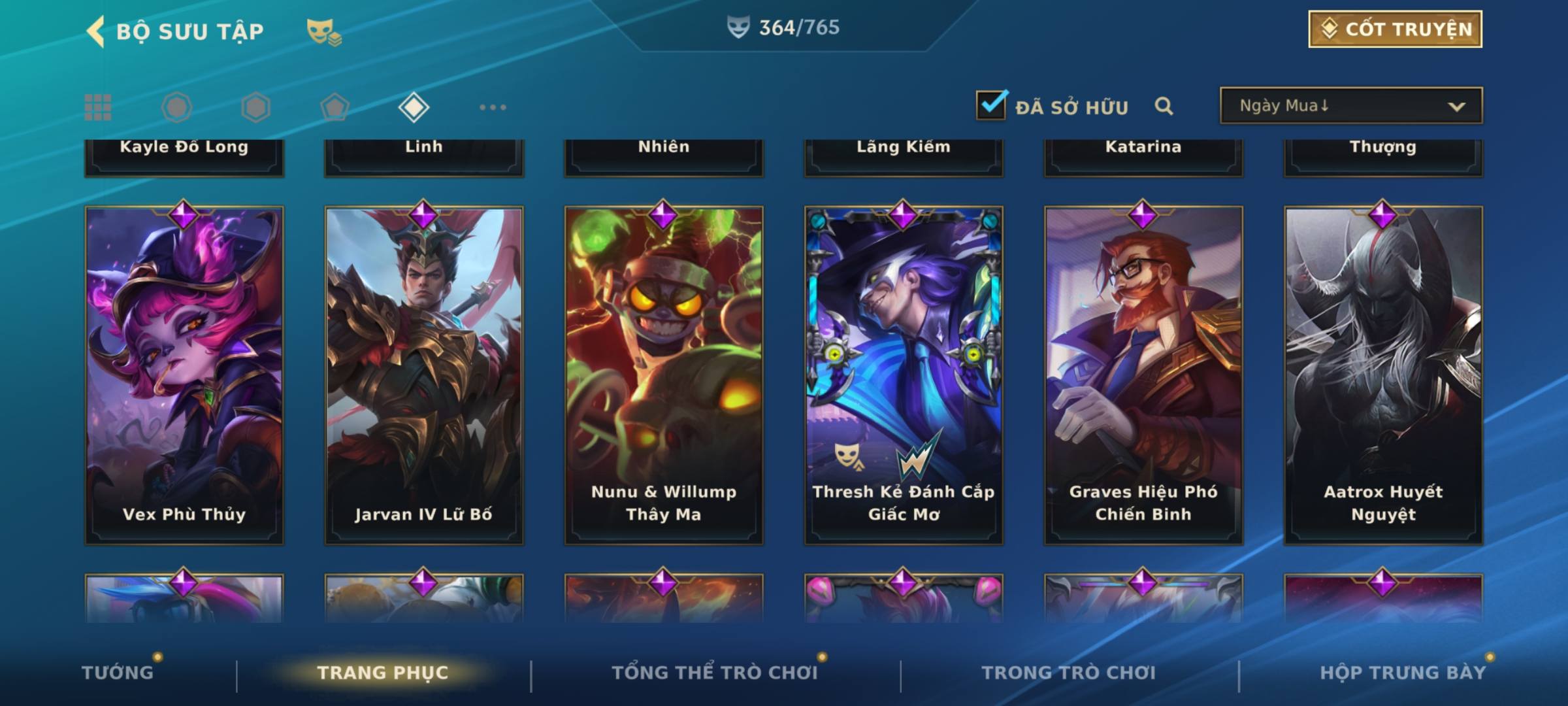Open the skin search magnifier
The height and width of the screenshot is (706, 1568).
[x=1164, y=106]
